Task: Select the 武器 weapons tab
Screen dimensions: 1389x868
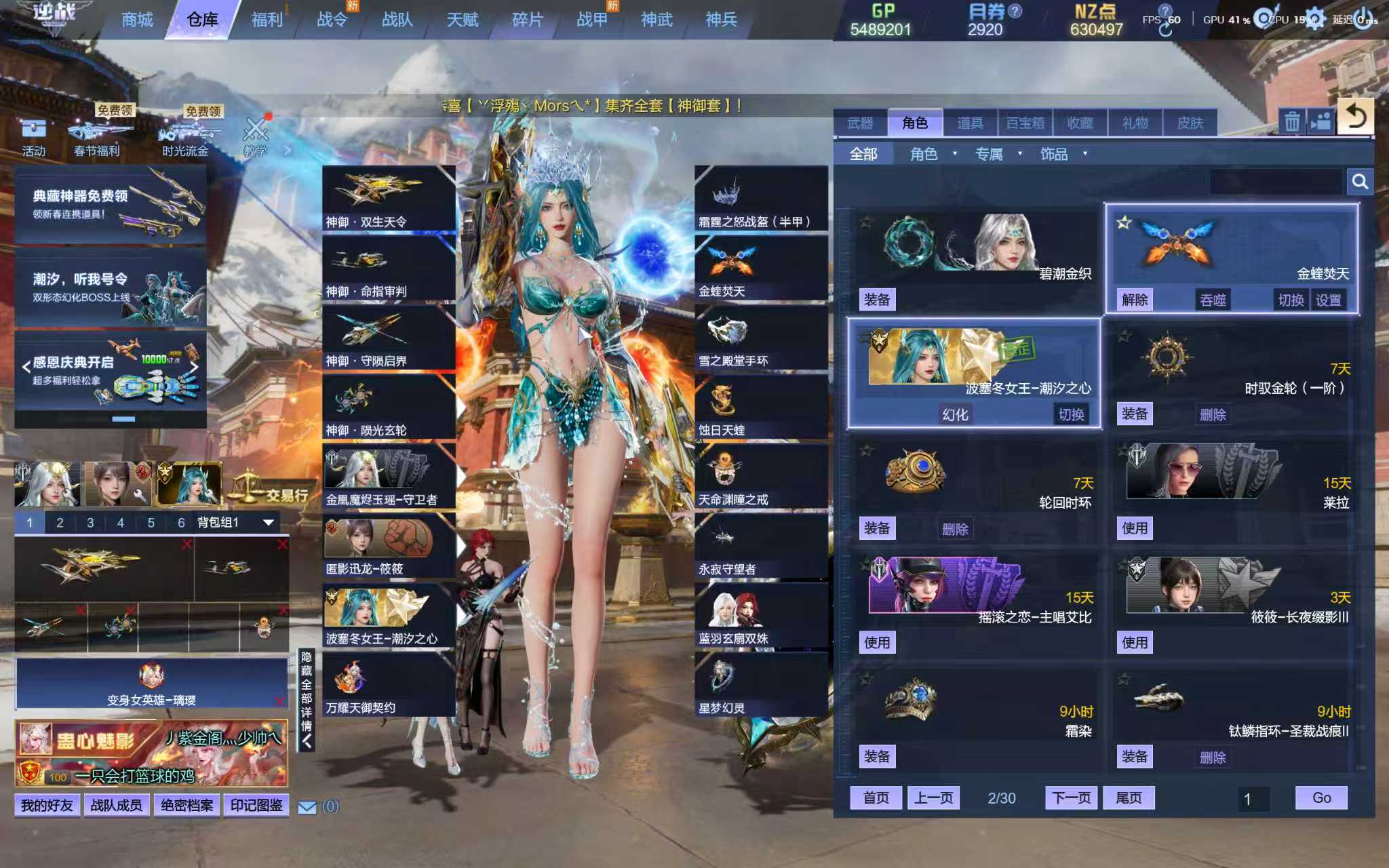Action: (860, 123)
